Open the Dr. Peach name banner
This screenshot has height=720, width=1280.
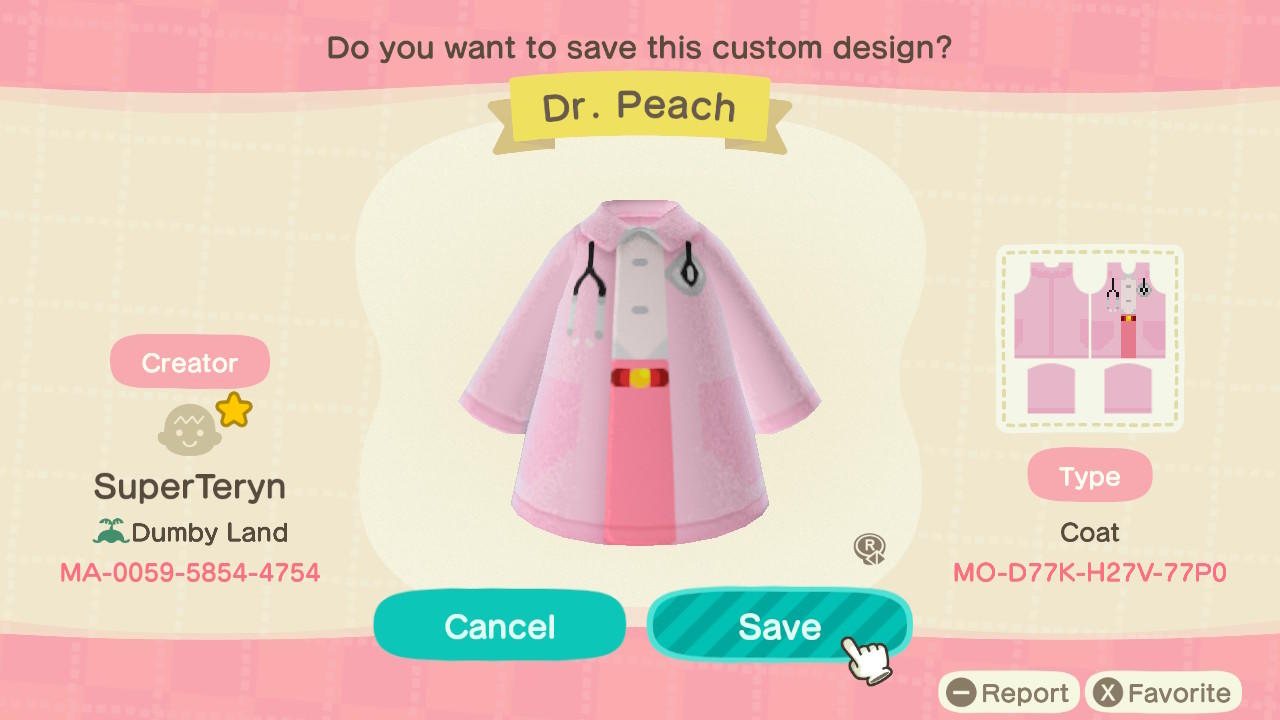click(640, 106)
